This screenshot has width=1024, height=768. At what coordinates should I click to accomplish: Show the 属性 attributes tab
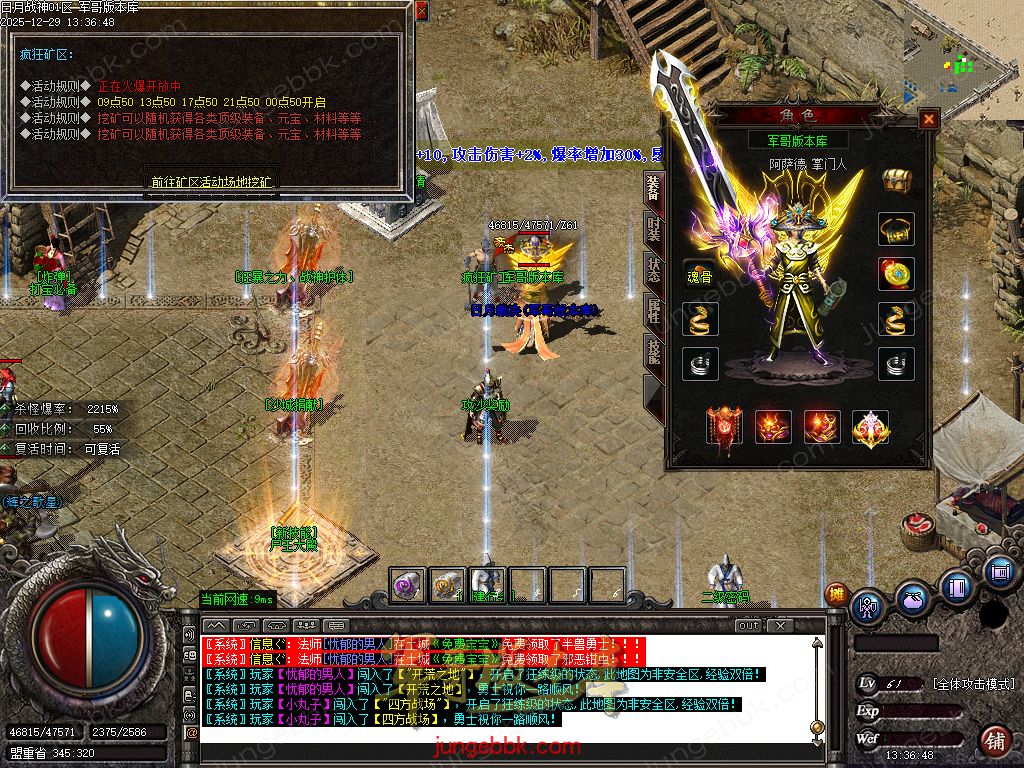click(x=653, y=312)
